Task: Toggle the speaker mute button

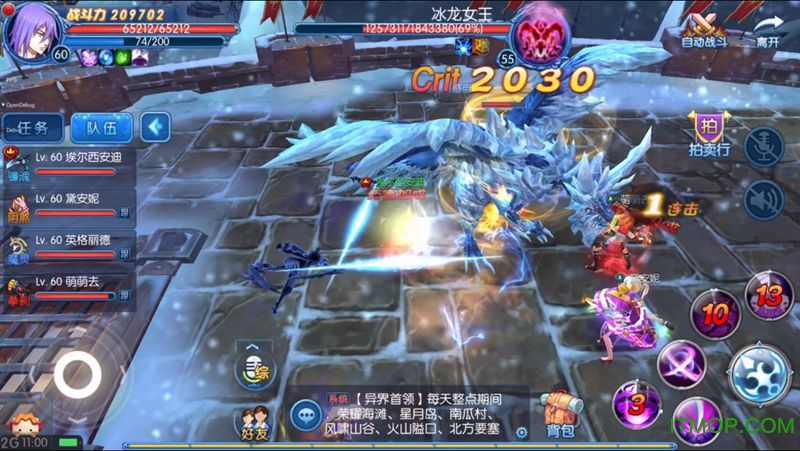Action: pos(765,199)
